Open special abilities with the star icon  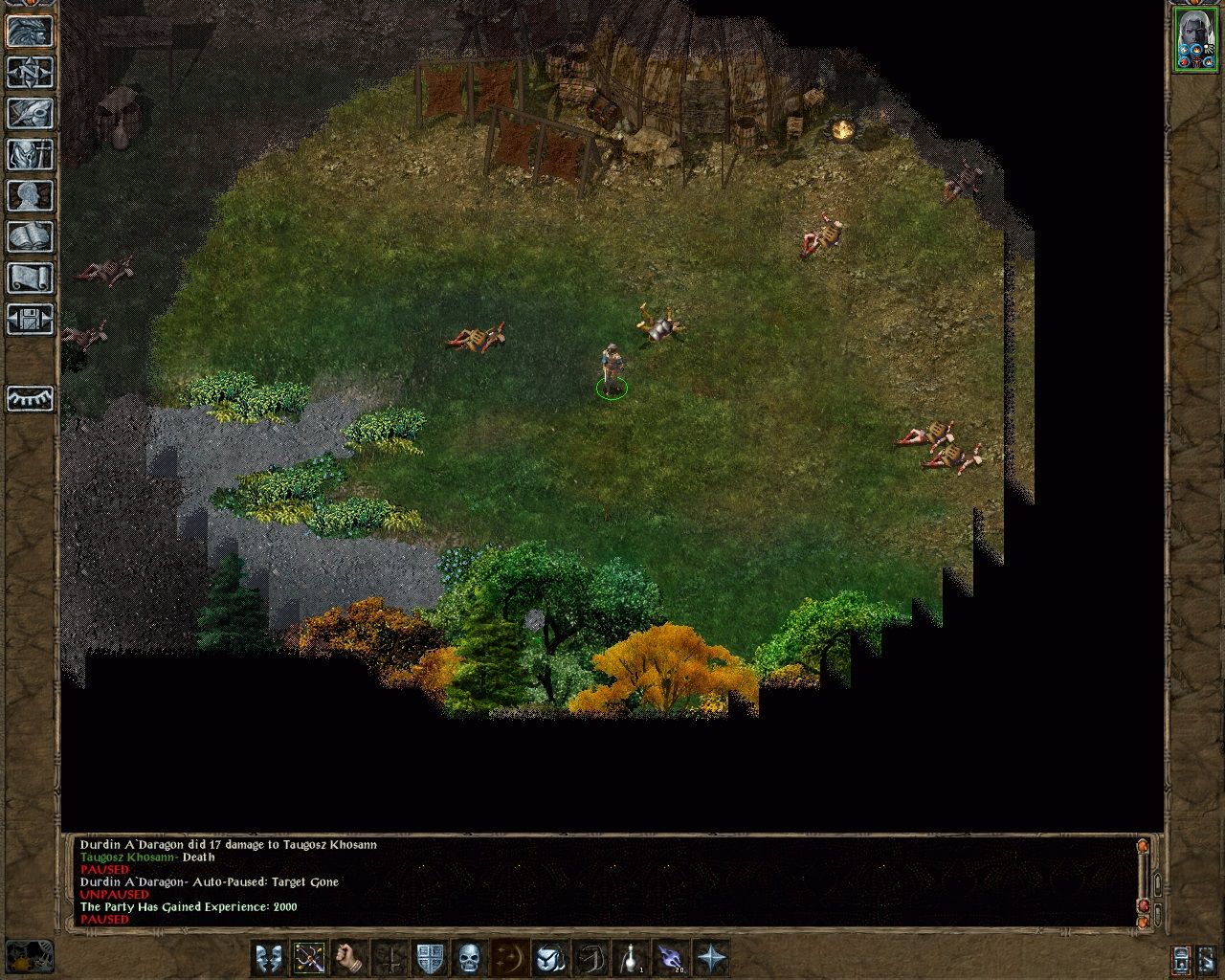click(x=712, y=960)
